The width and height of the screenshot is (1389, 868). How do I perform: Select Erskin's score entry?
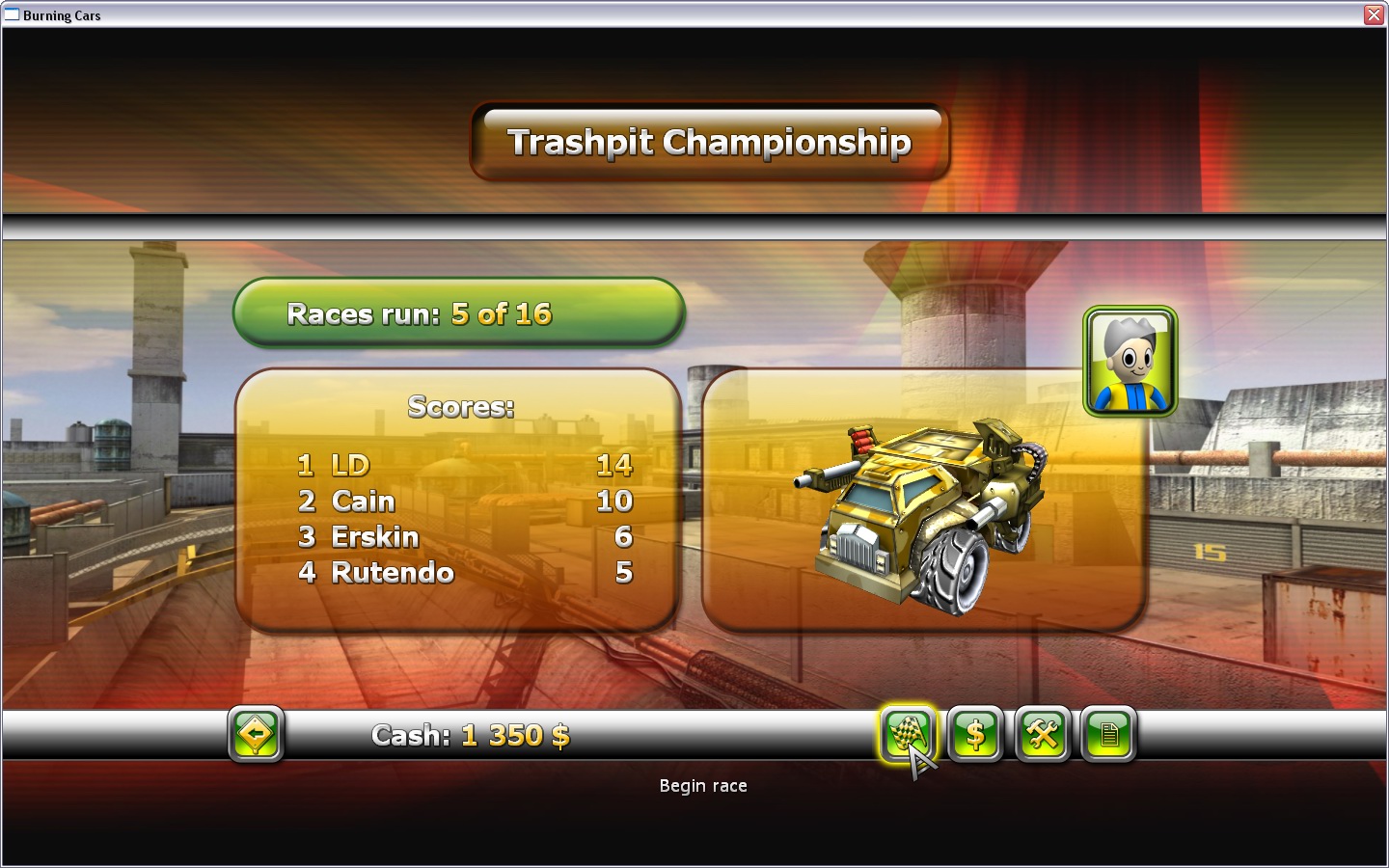[x=376, y=538]
